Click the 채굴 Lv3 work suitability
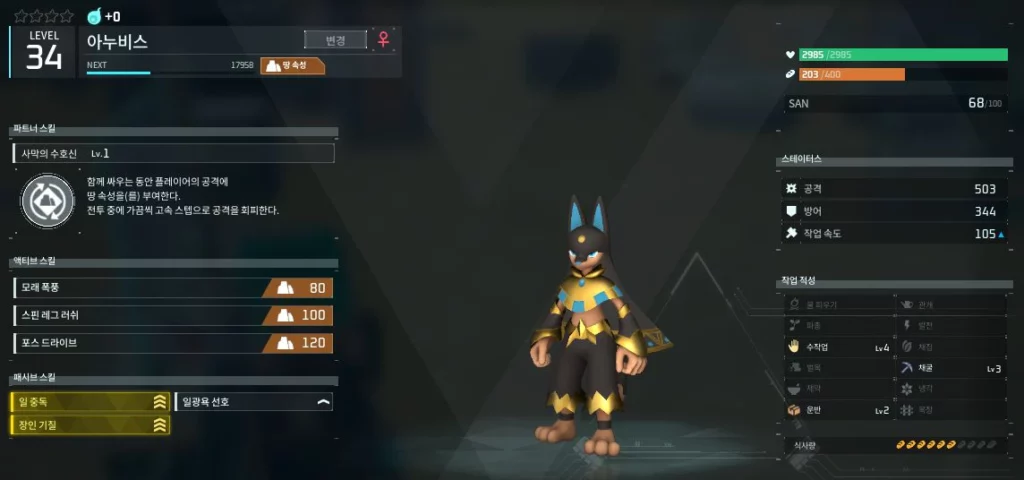1024x480 pixels. (x=950, y=368)
